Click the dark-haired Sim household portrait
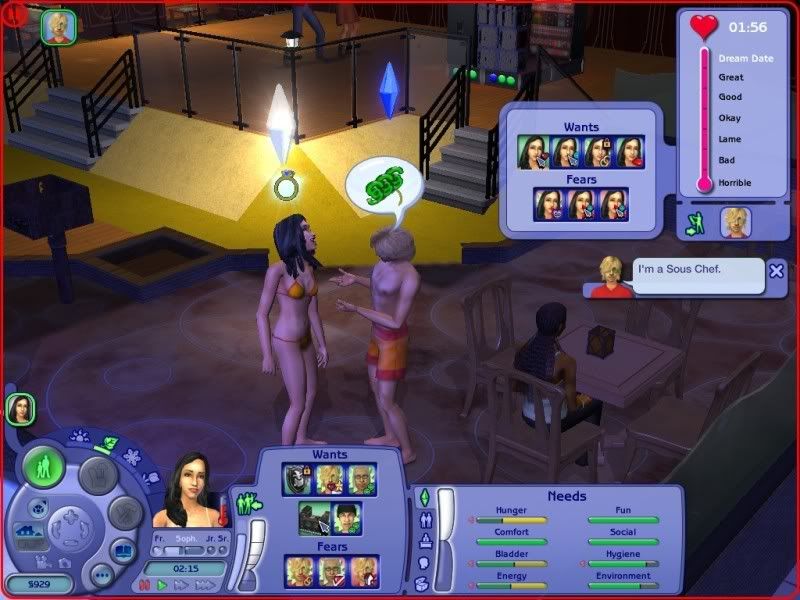 [x=20, y=408]
